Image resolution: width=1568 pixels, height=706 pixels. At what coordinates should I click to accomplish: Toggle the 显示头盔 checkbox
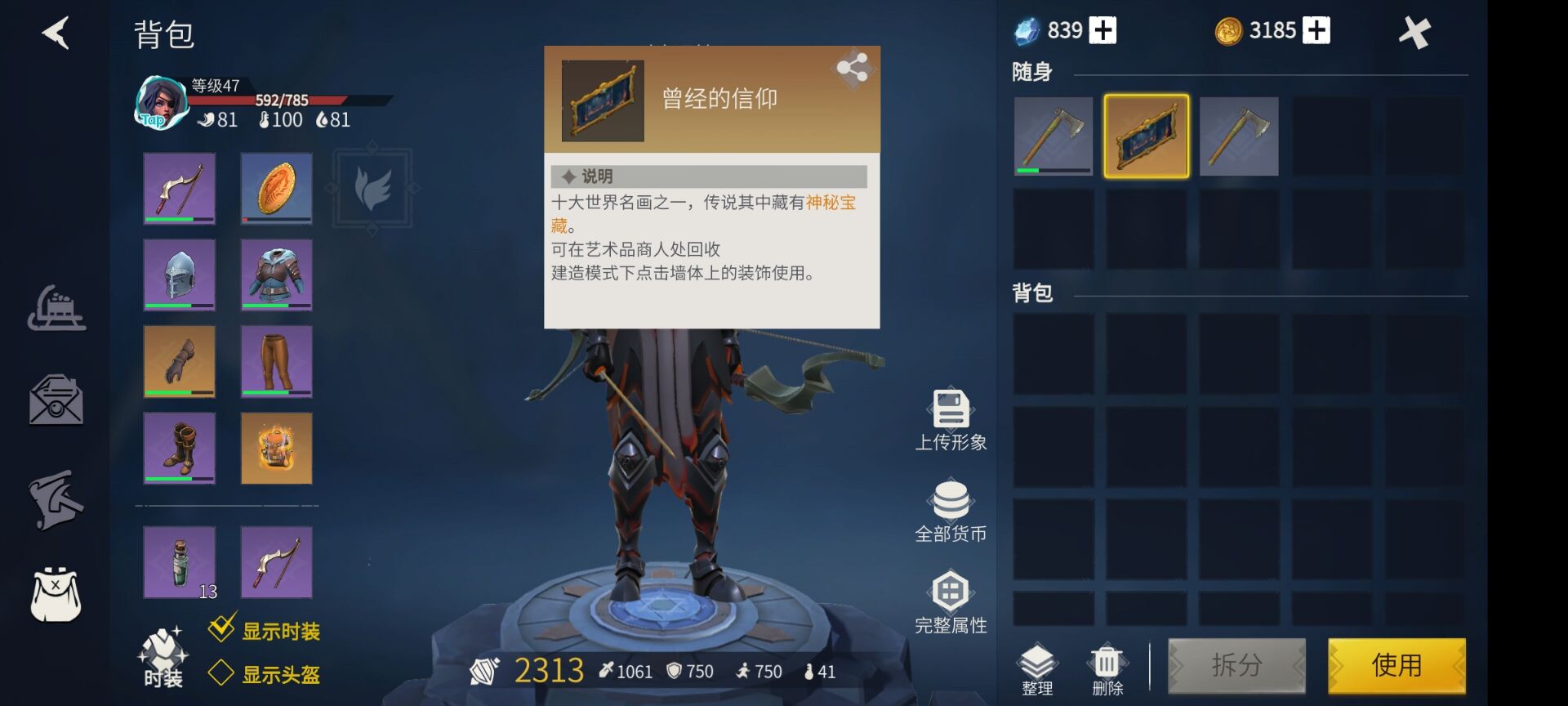click(221, 673)
